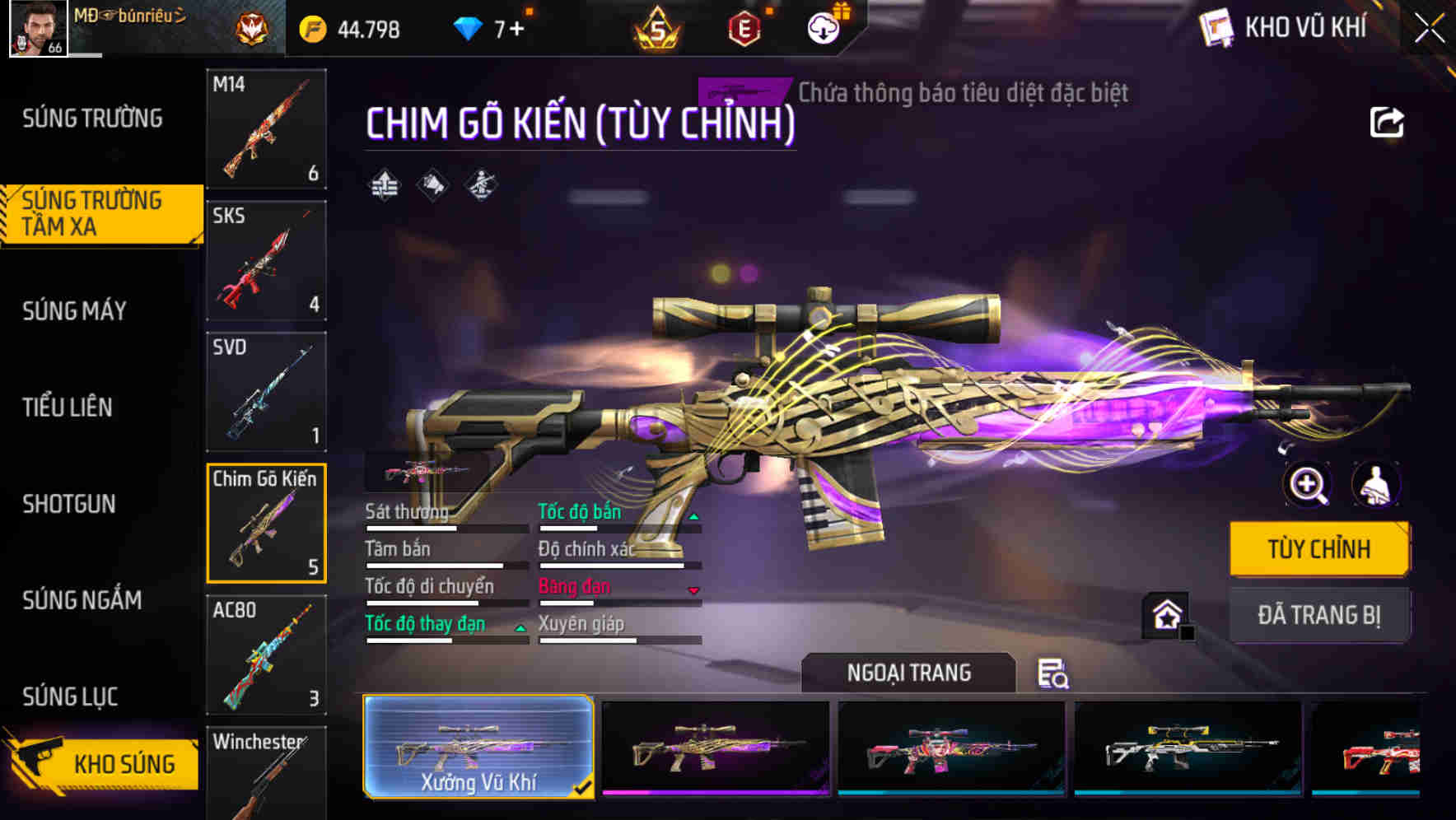Select the SVD weapon thumbnail
This screenshot has height=820, width=1456.
265,393
